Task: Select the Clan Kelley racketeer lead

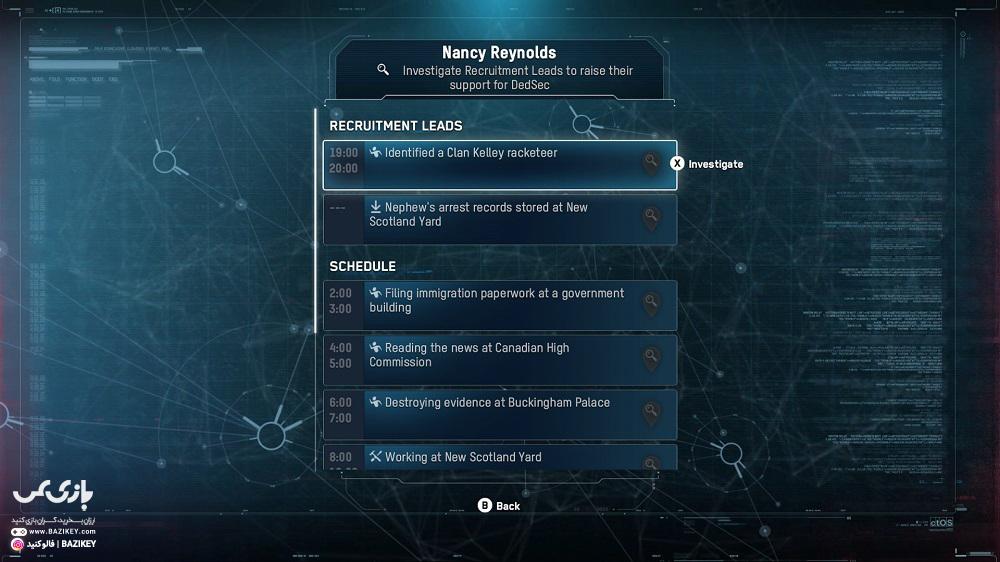Action: pos(499,165)
